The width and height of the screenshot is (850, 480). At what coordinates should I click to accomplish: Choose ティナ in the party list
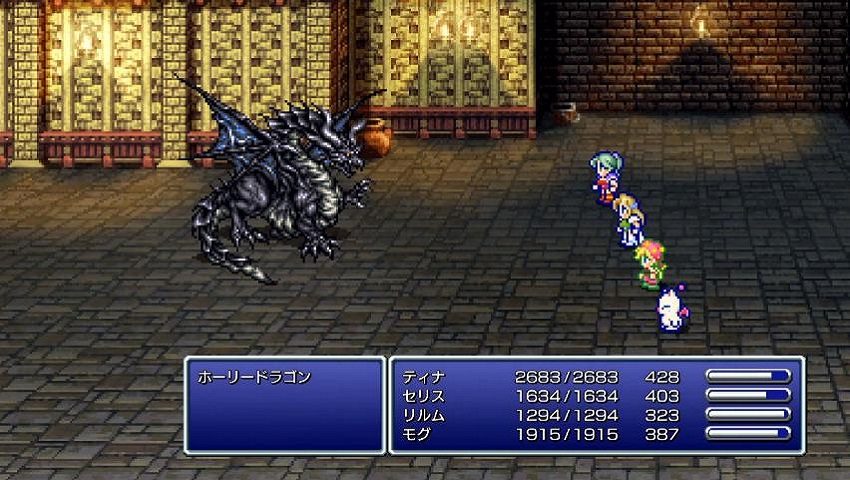coord(424,378)
